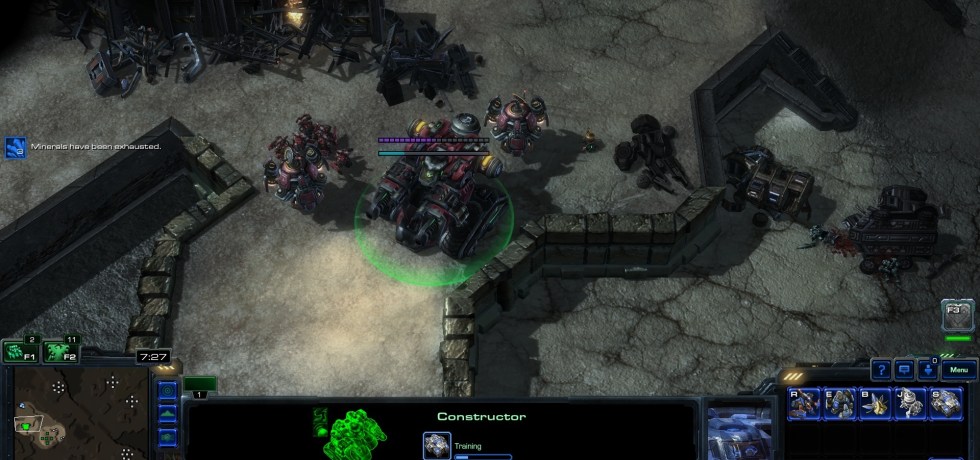Open the blue down-arrow menu button
This screenshot has height=460, width=980.
pos(929,370)
